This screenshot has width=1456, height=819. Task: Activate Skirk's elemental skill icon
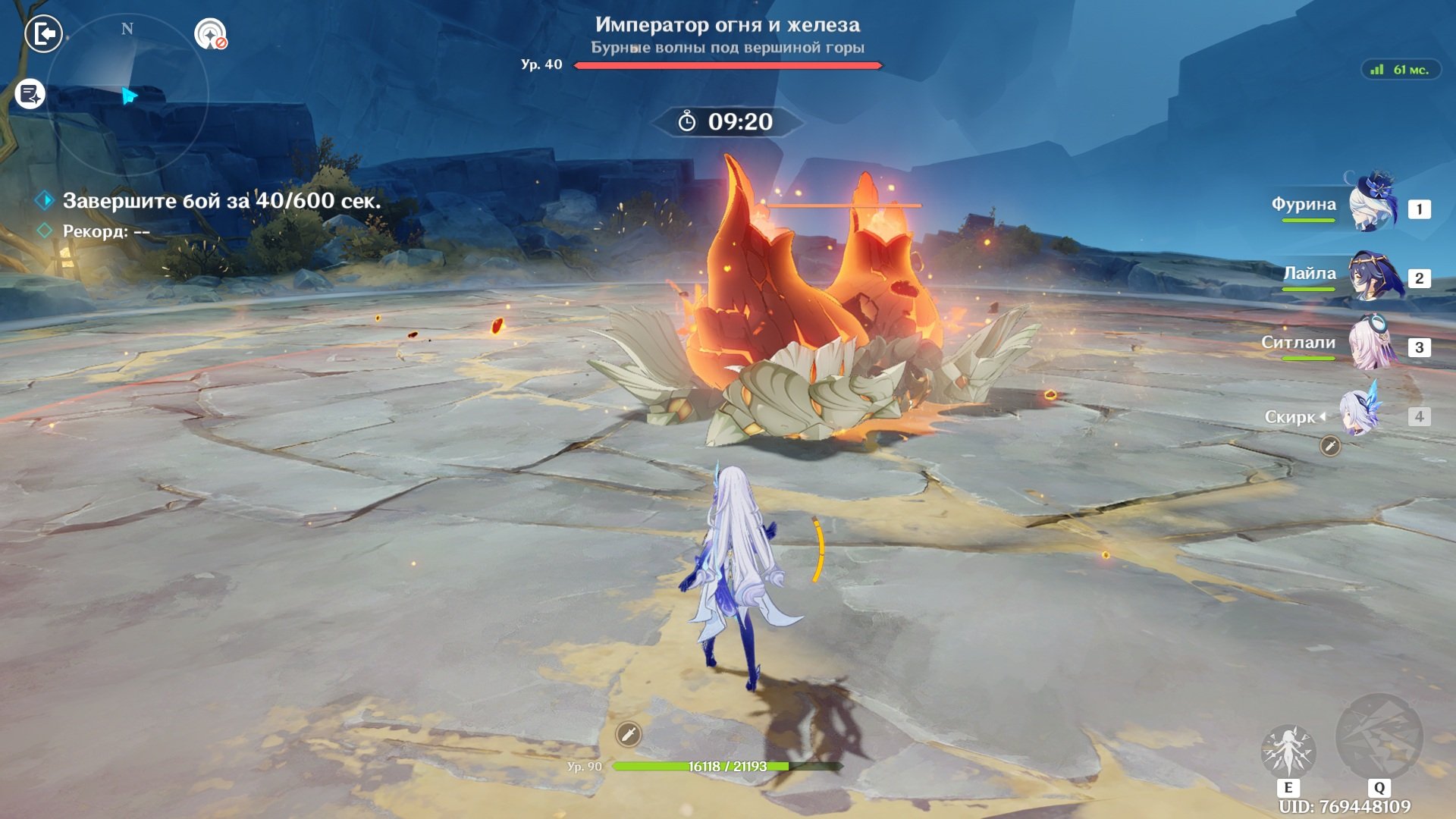(1288, 751)
